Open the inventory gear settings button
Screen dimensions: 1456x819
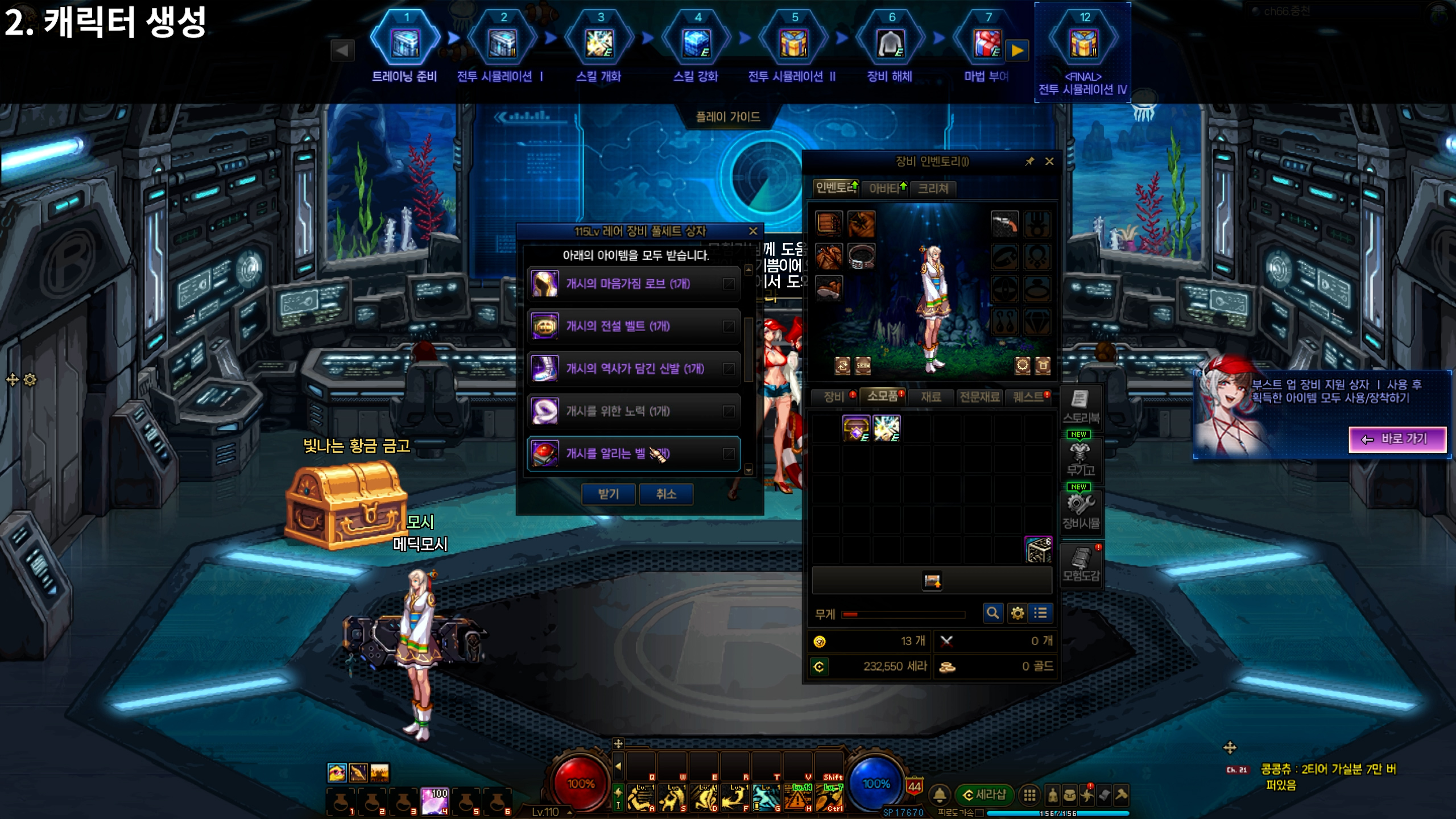pos(1017,613)
